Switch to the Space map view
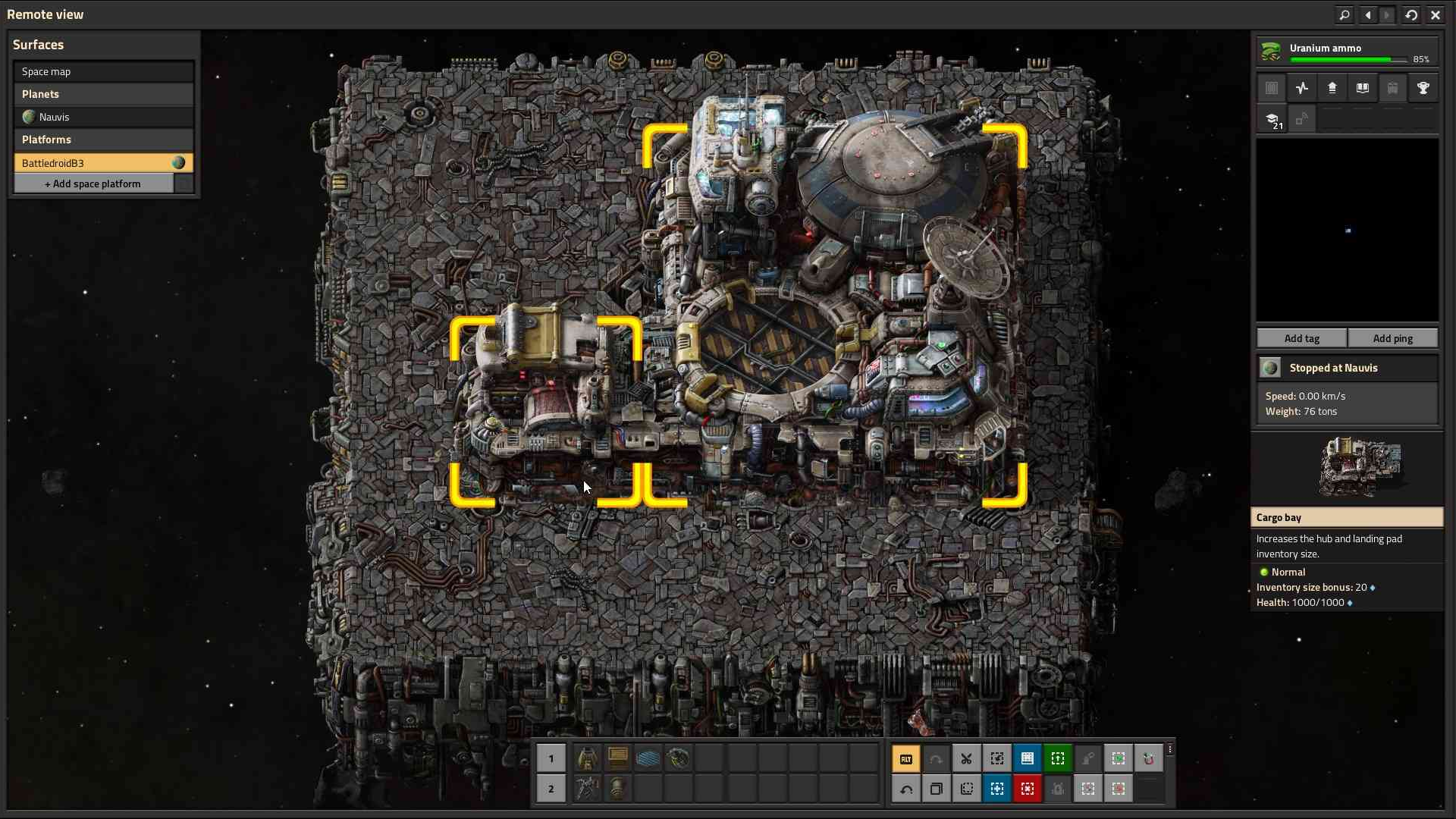 point(104,71)
